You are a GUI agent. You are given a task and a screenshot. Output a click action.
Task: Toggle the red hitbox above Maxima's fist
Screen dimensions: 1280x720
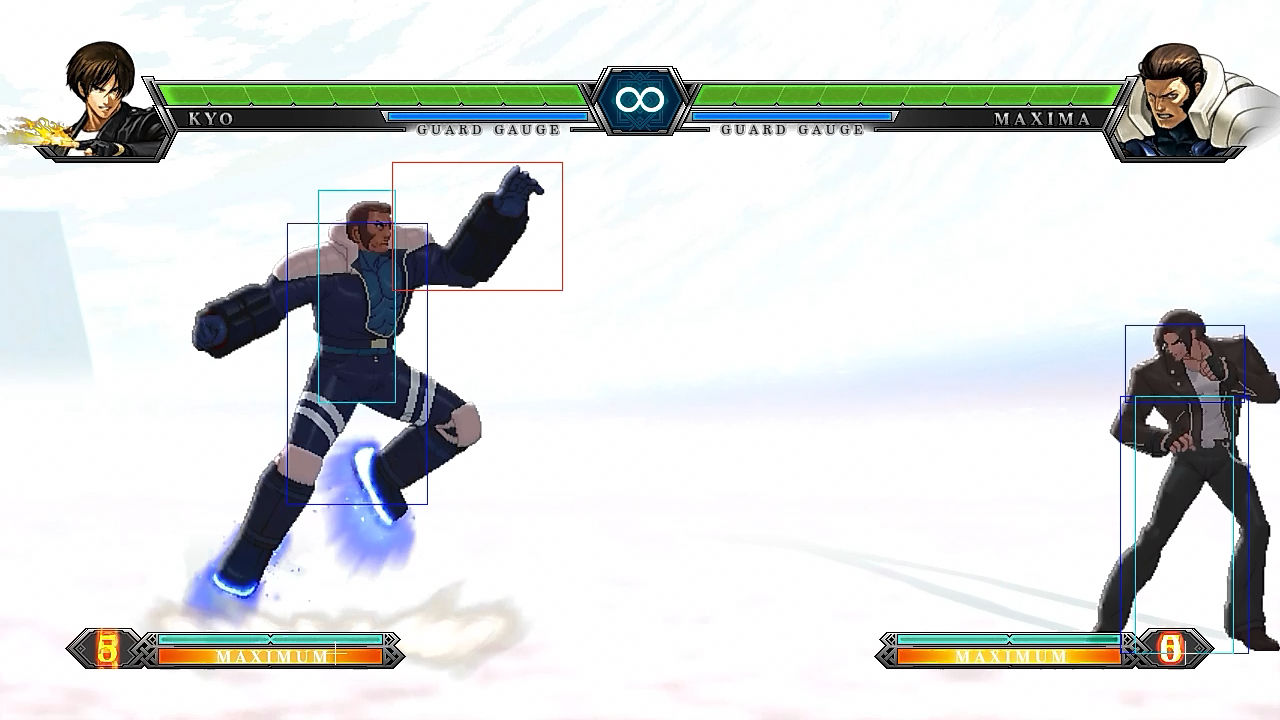tap(477, 225)
